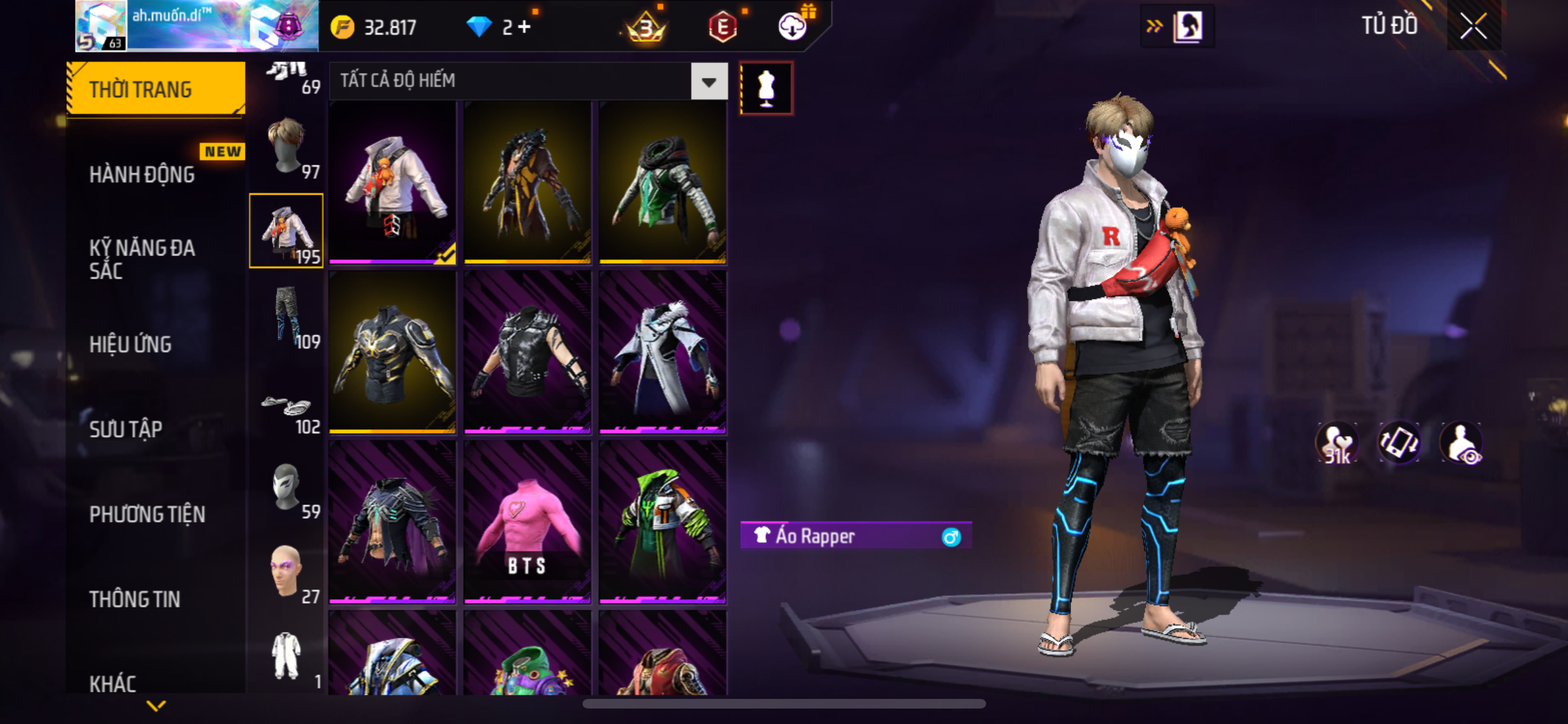This screenshot has height=724, width=1568.
Task: Add diamonds using the plus button
Action: [525, 27]
